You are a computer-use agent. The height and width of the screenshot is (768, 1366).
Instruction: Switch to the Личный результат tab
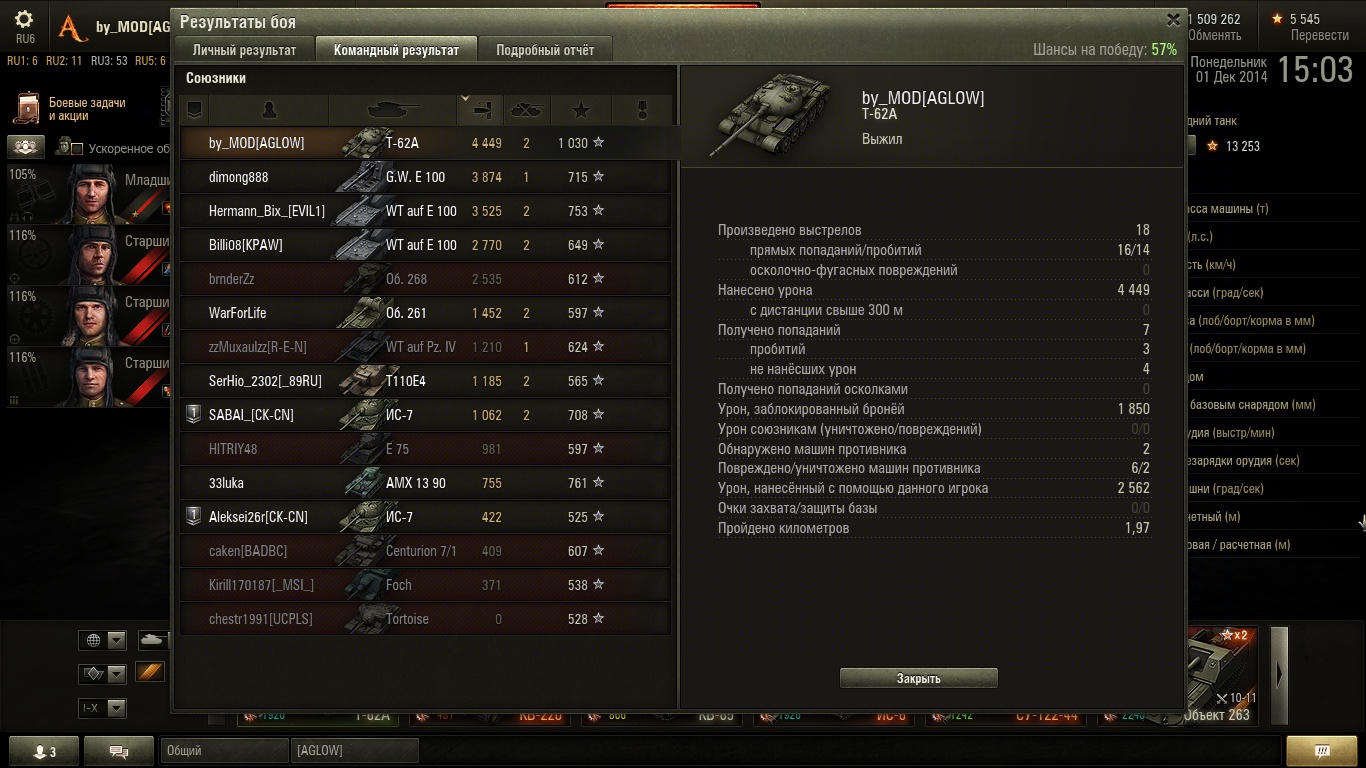point(244,50)
